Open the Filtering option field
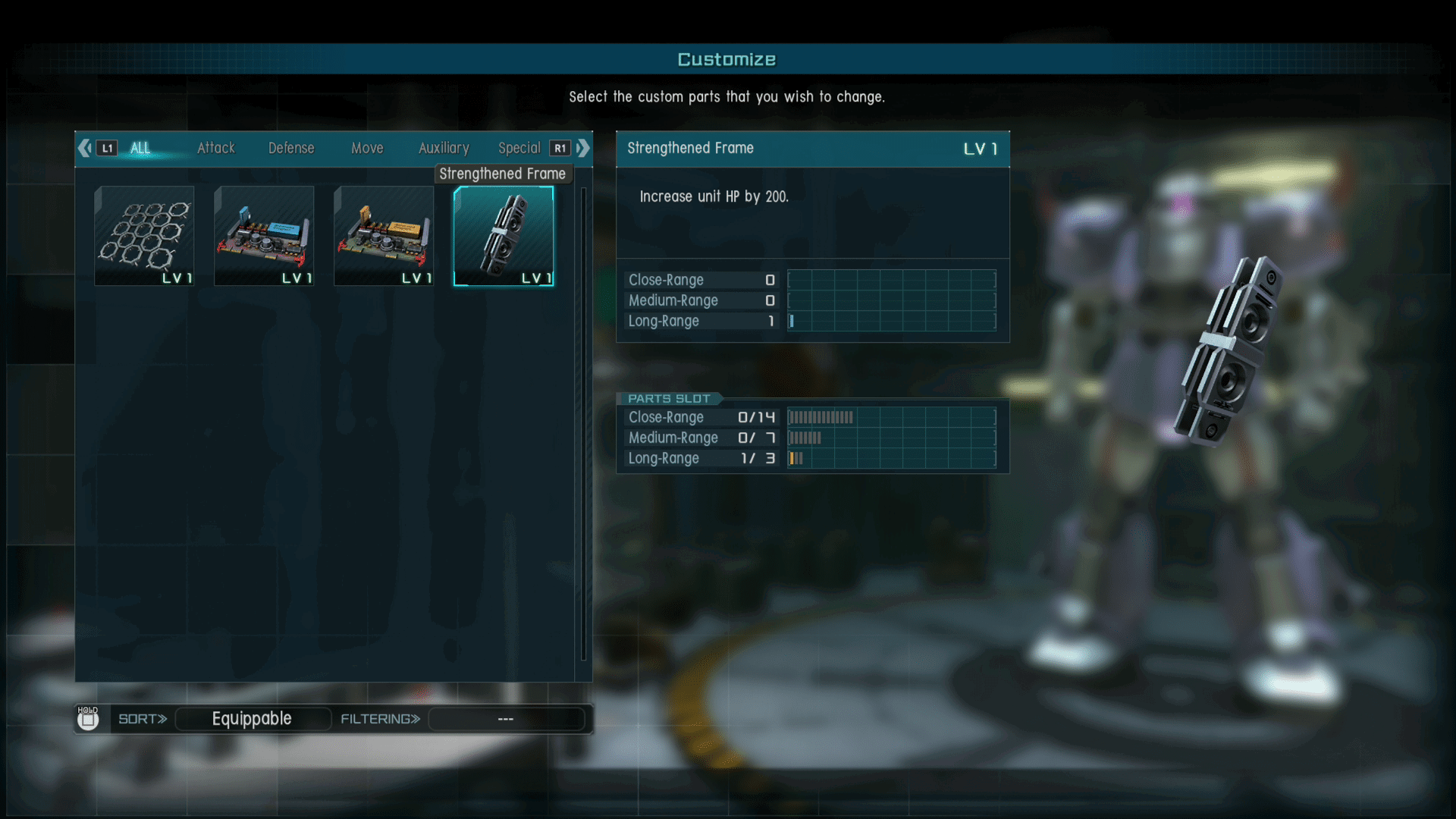The image size is (1456, 819). click(506, 719)
